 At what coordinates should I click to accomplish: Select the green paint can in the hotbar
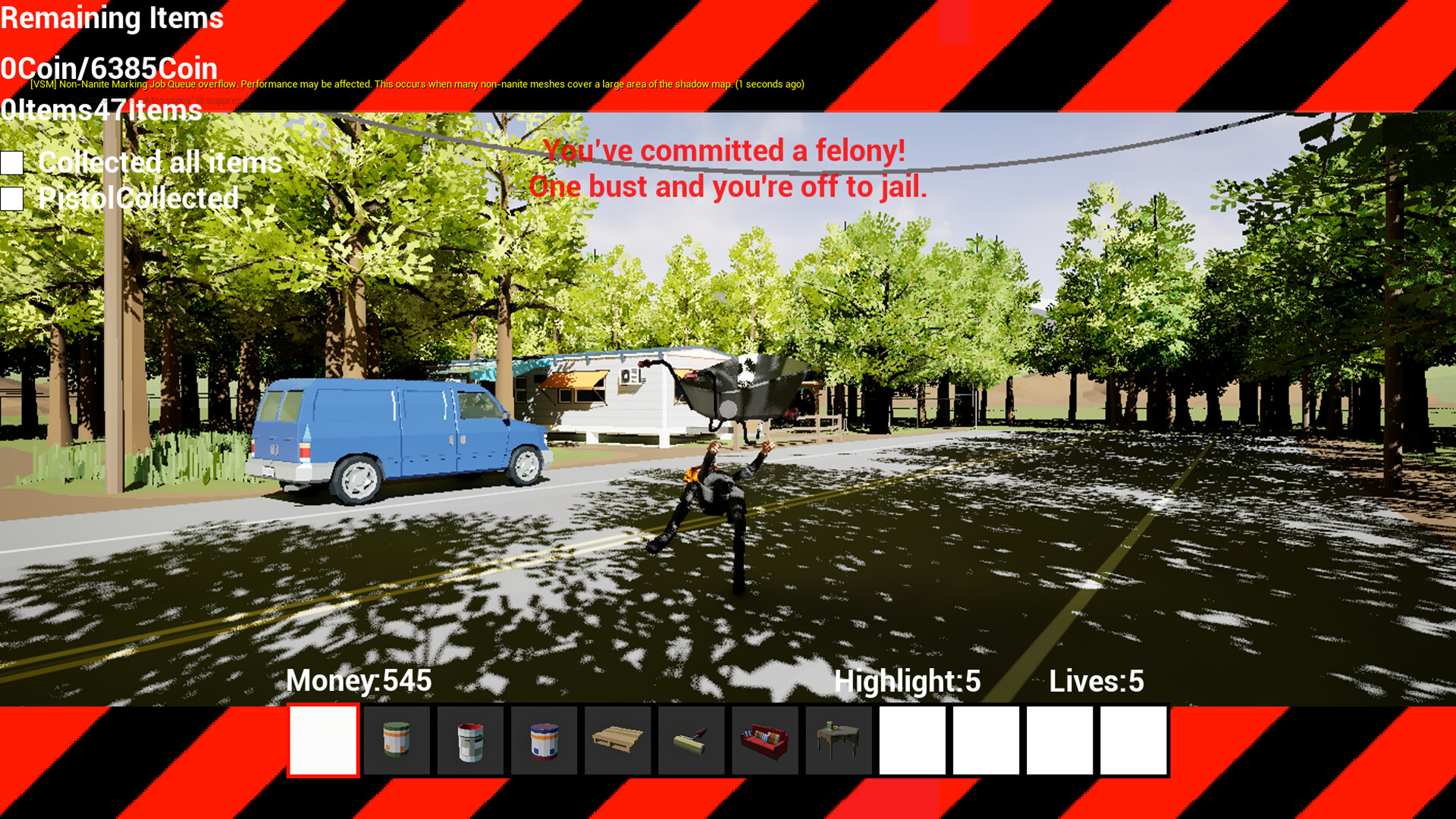397,740
